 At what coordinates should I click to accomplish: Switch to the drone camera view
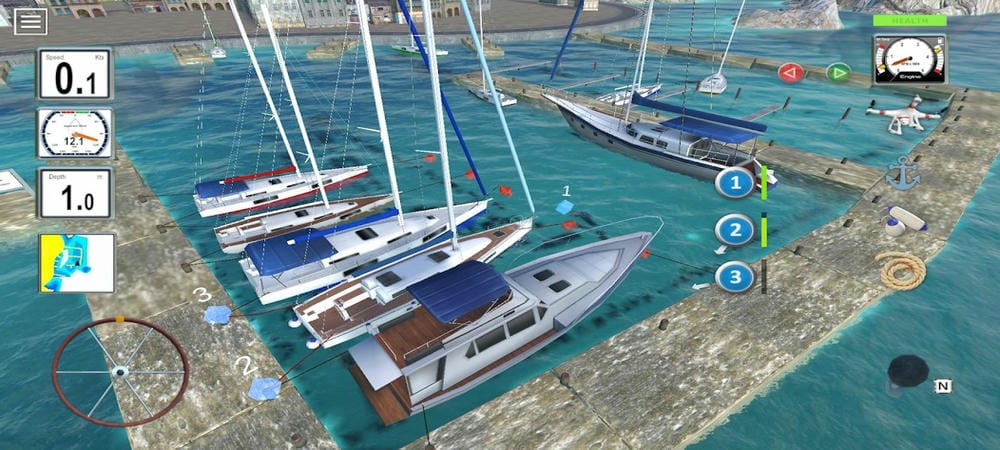903,115
